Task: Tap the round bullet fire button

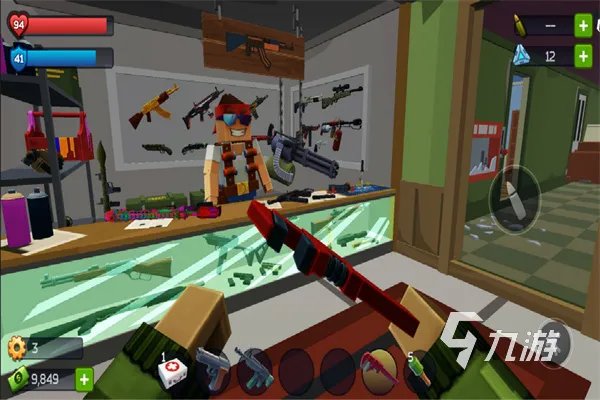Action: [514, 195]
